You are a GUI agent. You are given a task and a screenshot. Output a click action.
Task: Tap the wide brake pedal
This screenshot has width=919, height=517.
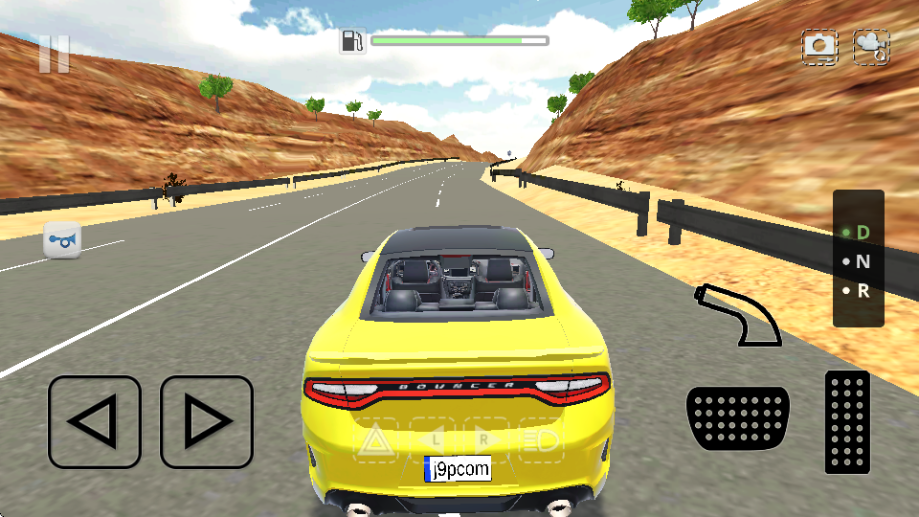click(738, 418)
